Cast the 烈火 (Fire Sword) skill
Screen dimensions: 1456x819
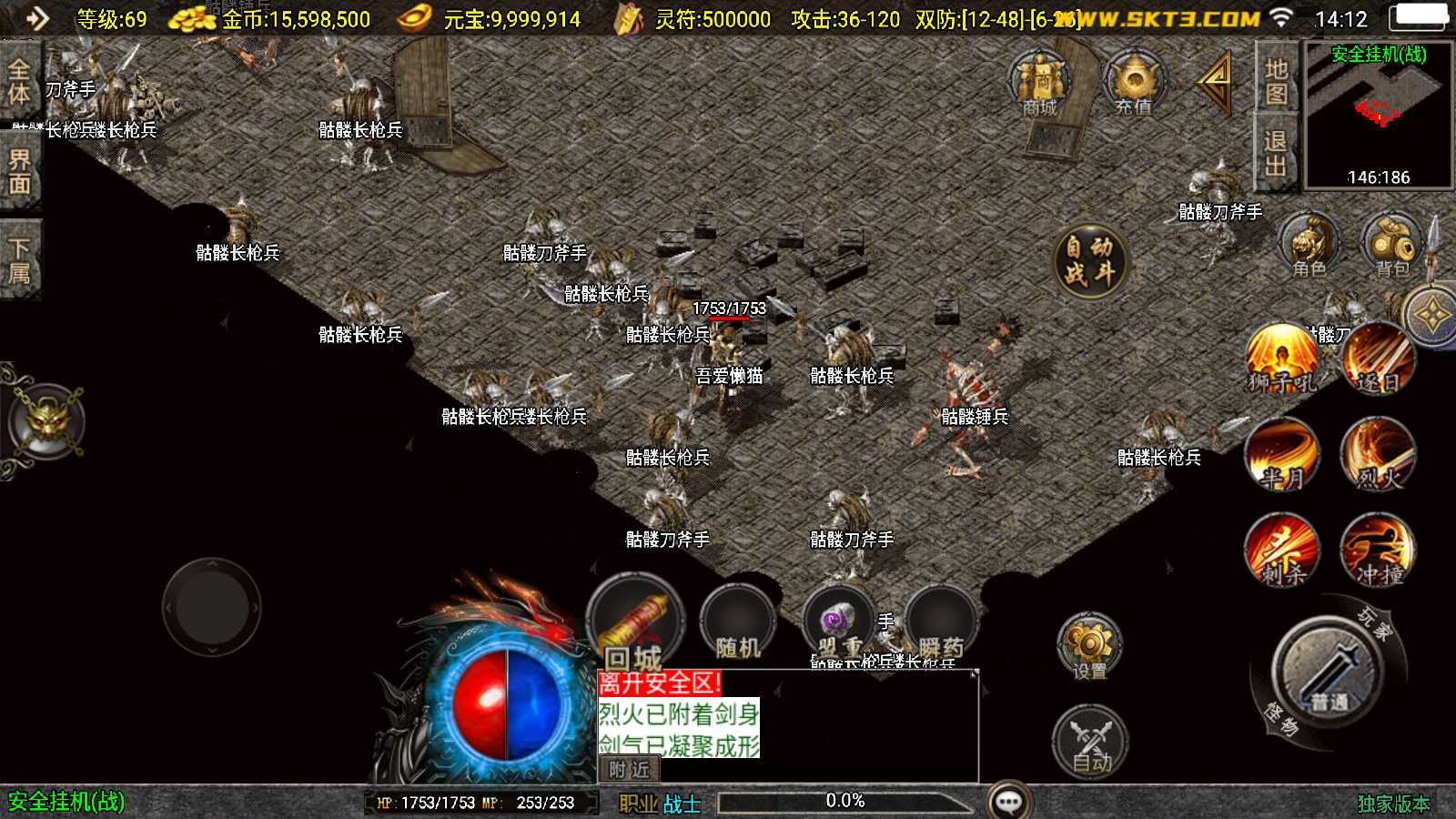point(1380,455)
